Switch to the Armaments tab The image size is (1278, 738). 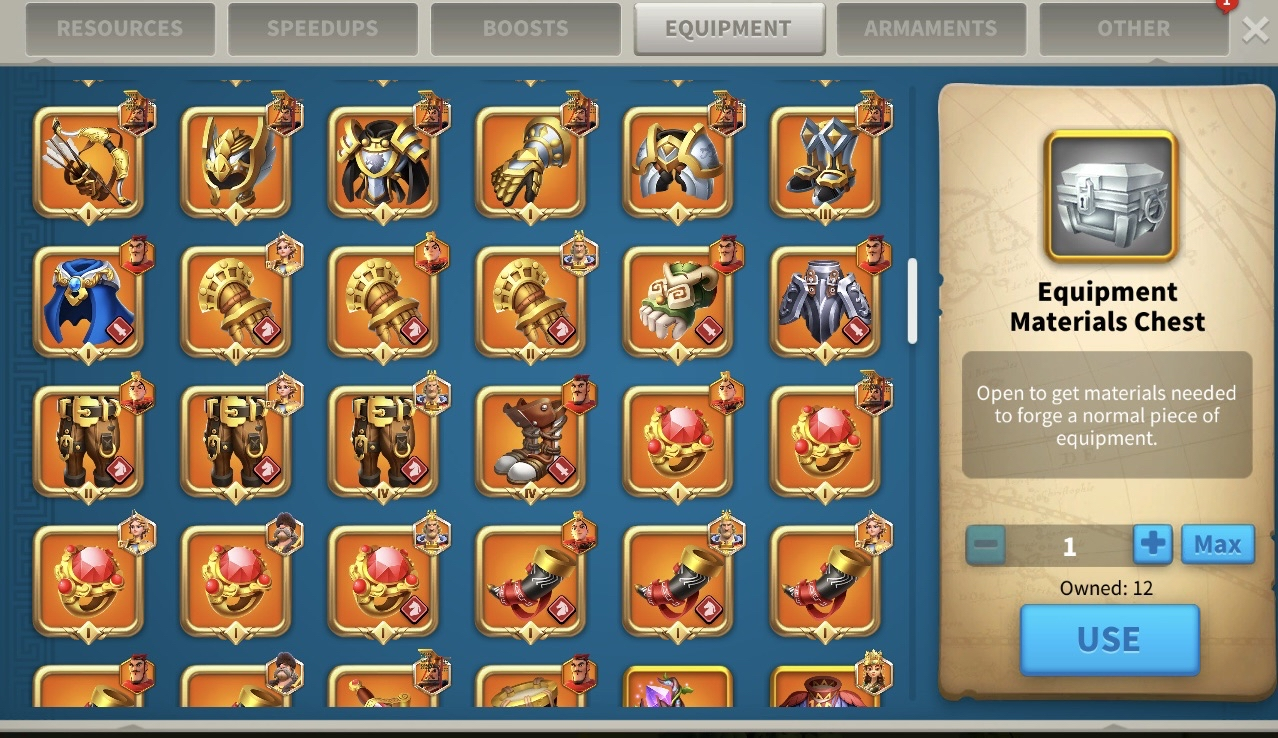pos(931,29)
